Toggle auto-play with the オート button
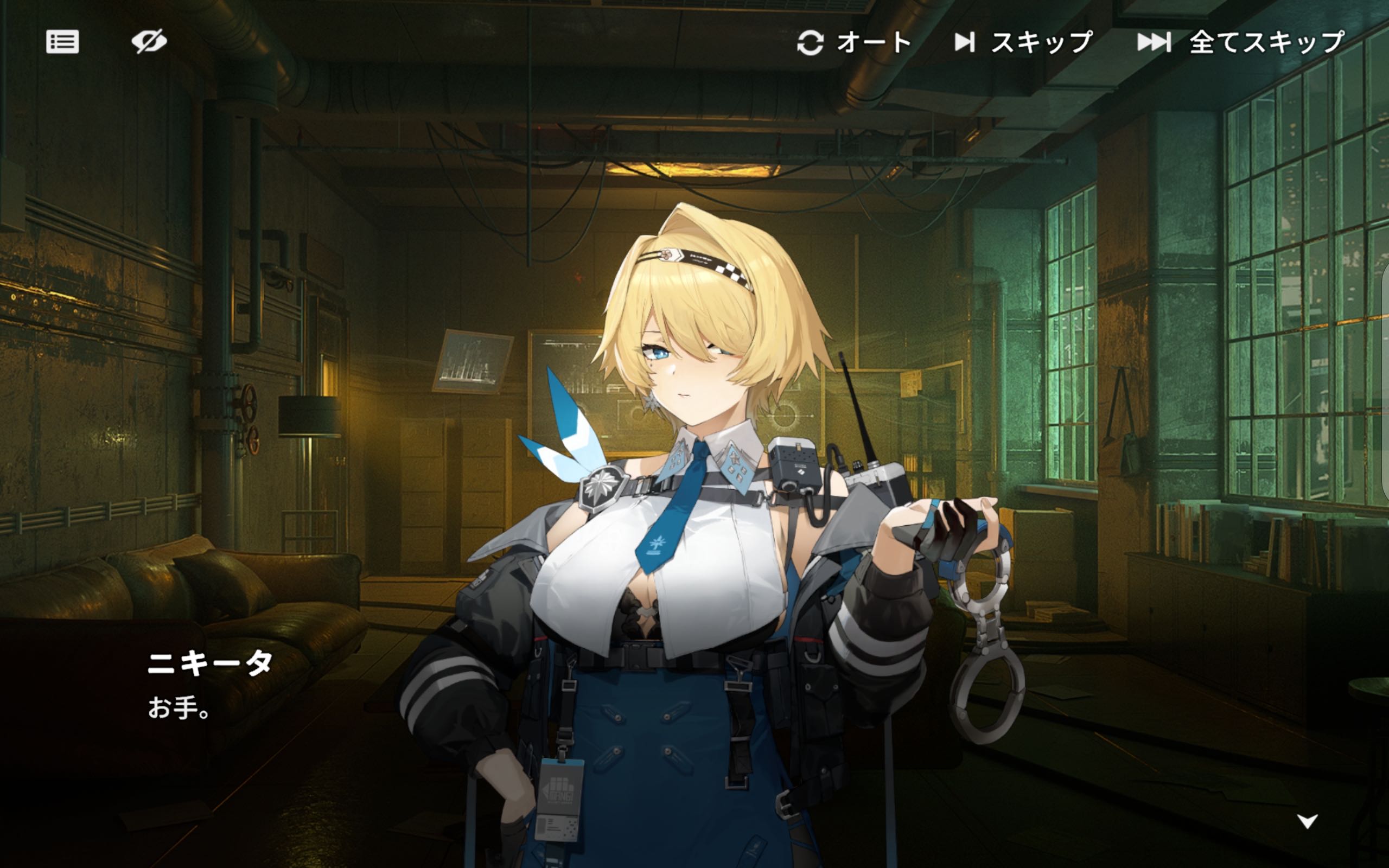 pyautogui.click(x=853, y=42)
